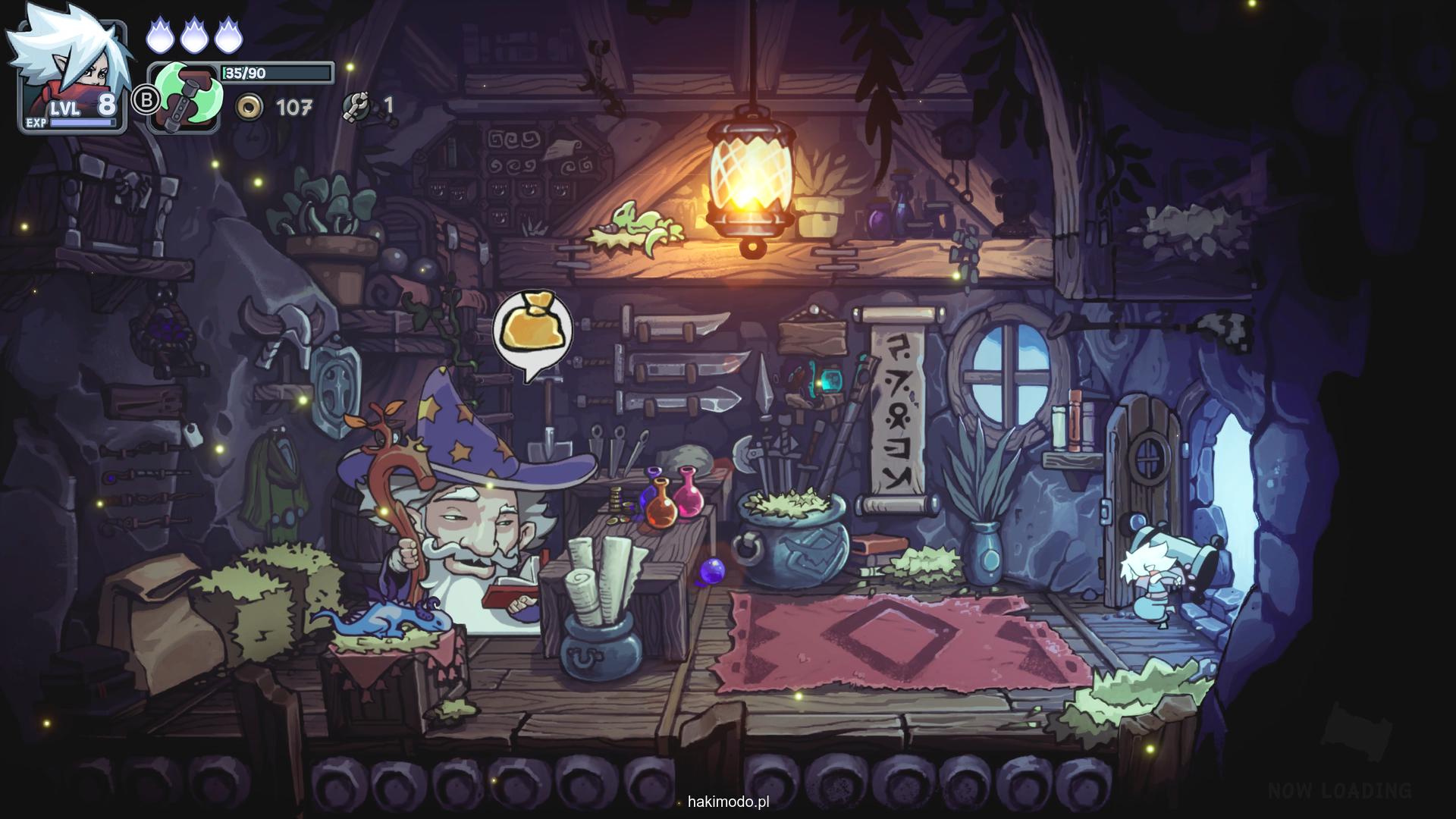Select the equipped hammer weapon icon
1456x819 pixels.
coord(185,99)
